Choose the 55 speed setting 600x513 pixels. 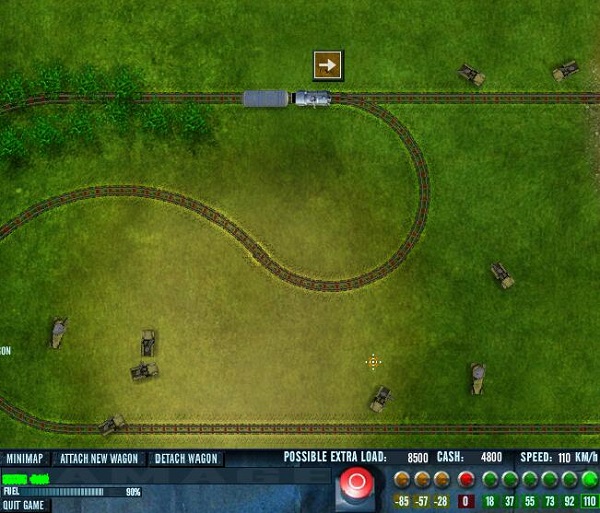530,480
